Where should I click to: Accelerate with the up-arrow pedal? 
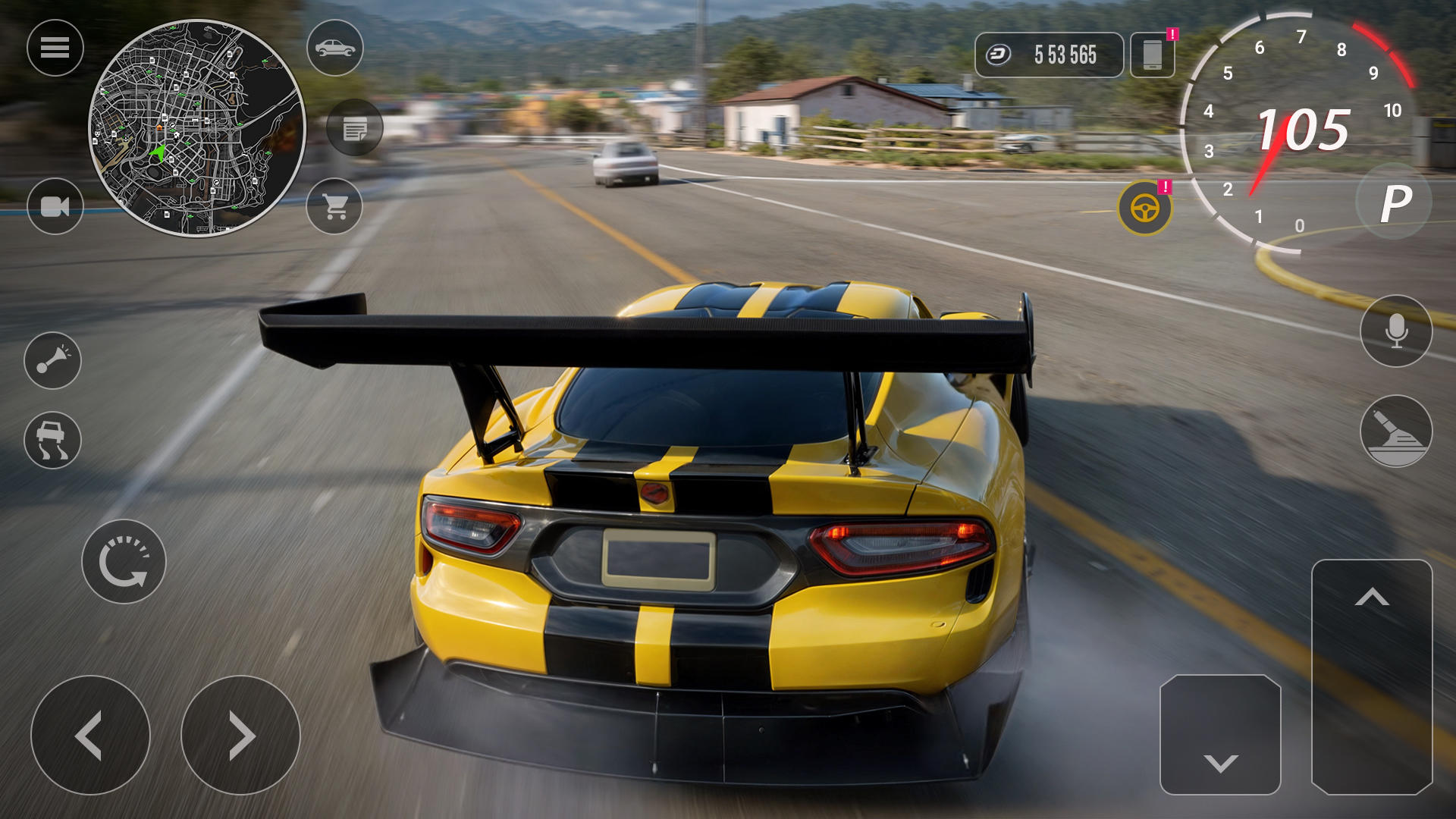[1372, 676]
